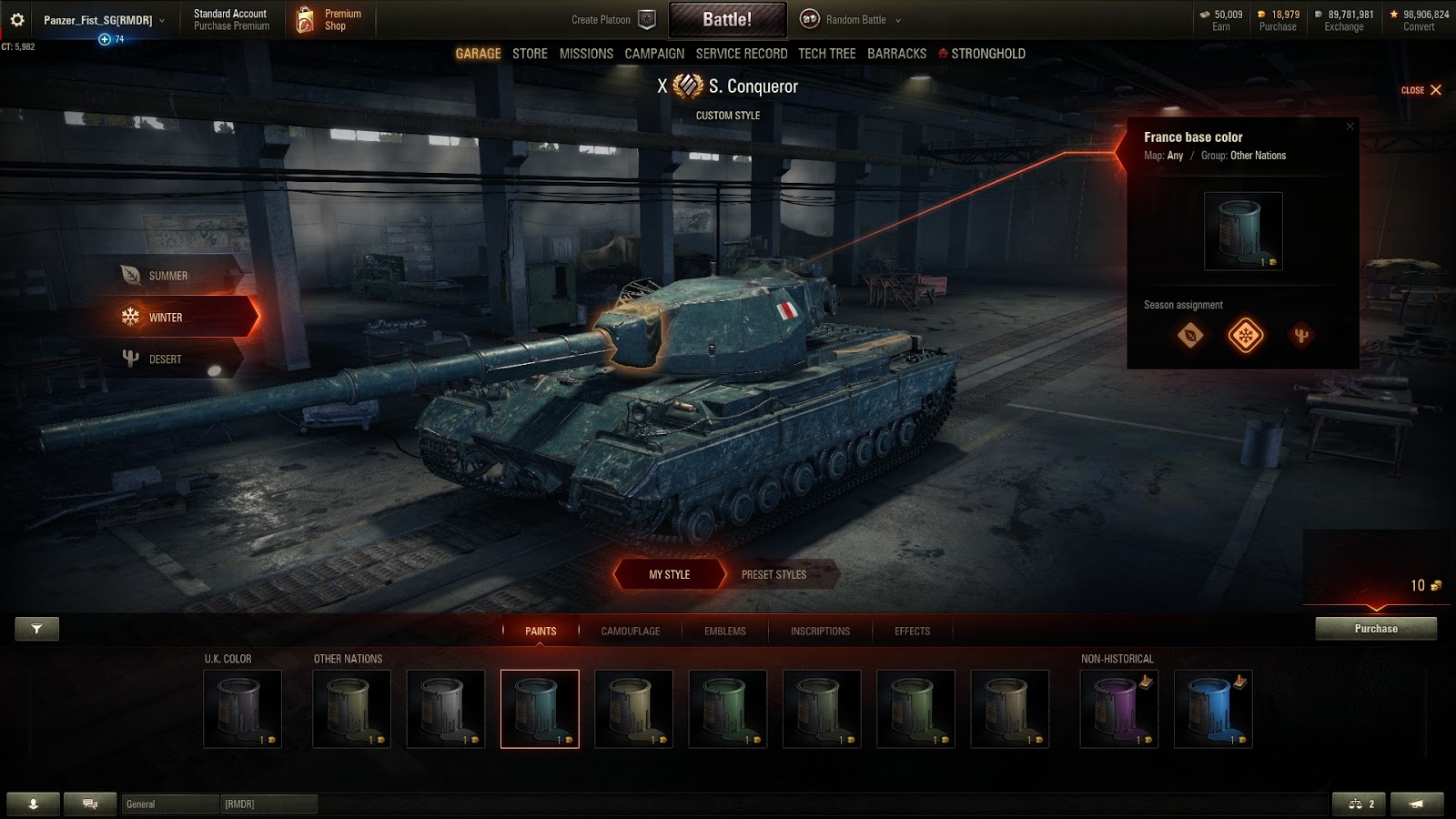The image size is (1456, 819).
Task: Purchase the selected customization
Action: 1375,629
